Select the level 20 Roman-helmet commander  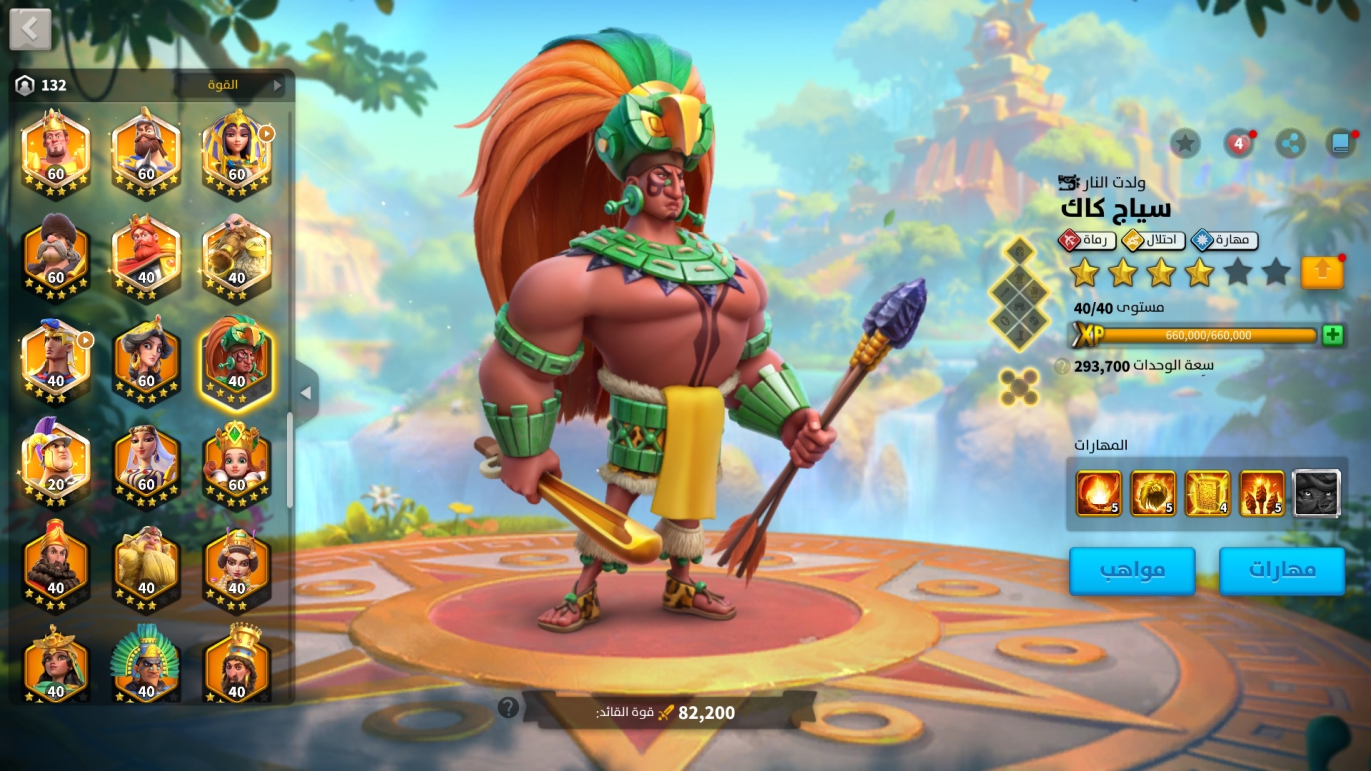[56, 461]
